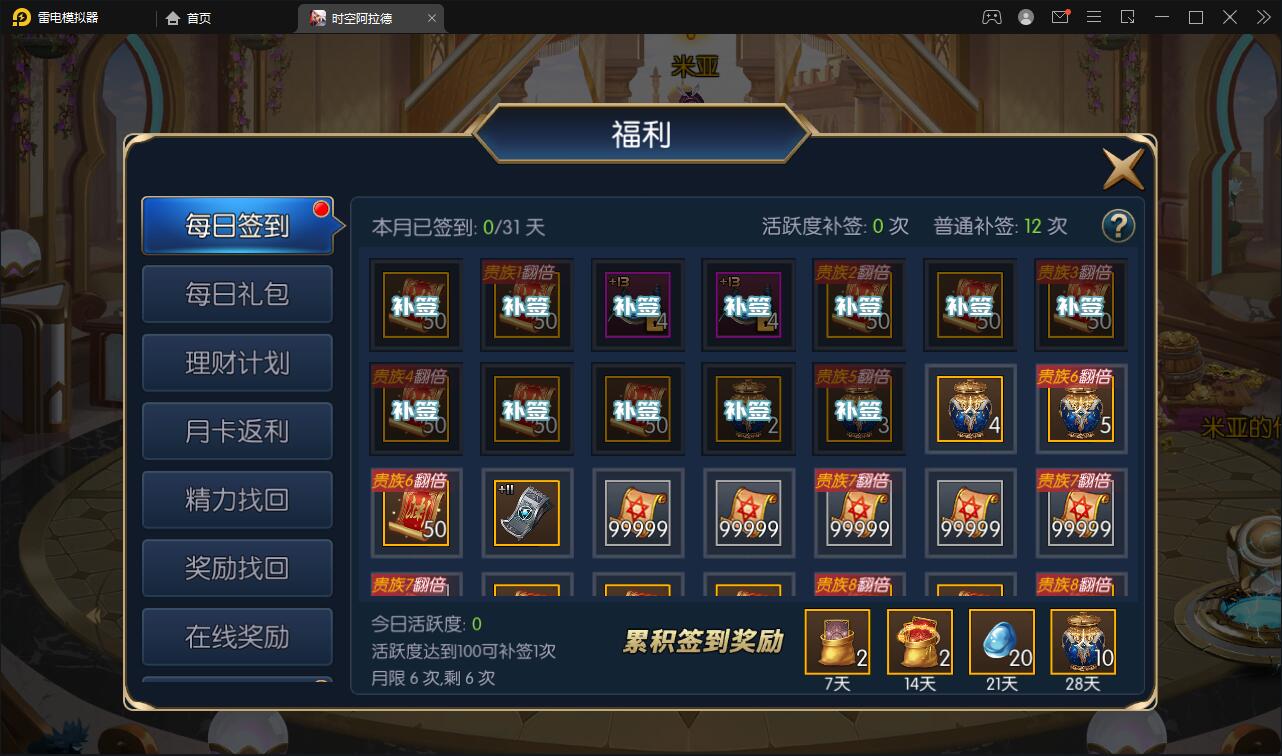The image size is (1282, 756).
Task: Claim the 7天 purple card bag reward
Action: pos(839,642)
